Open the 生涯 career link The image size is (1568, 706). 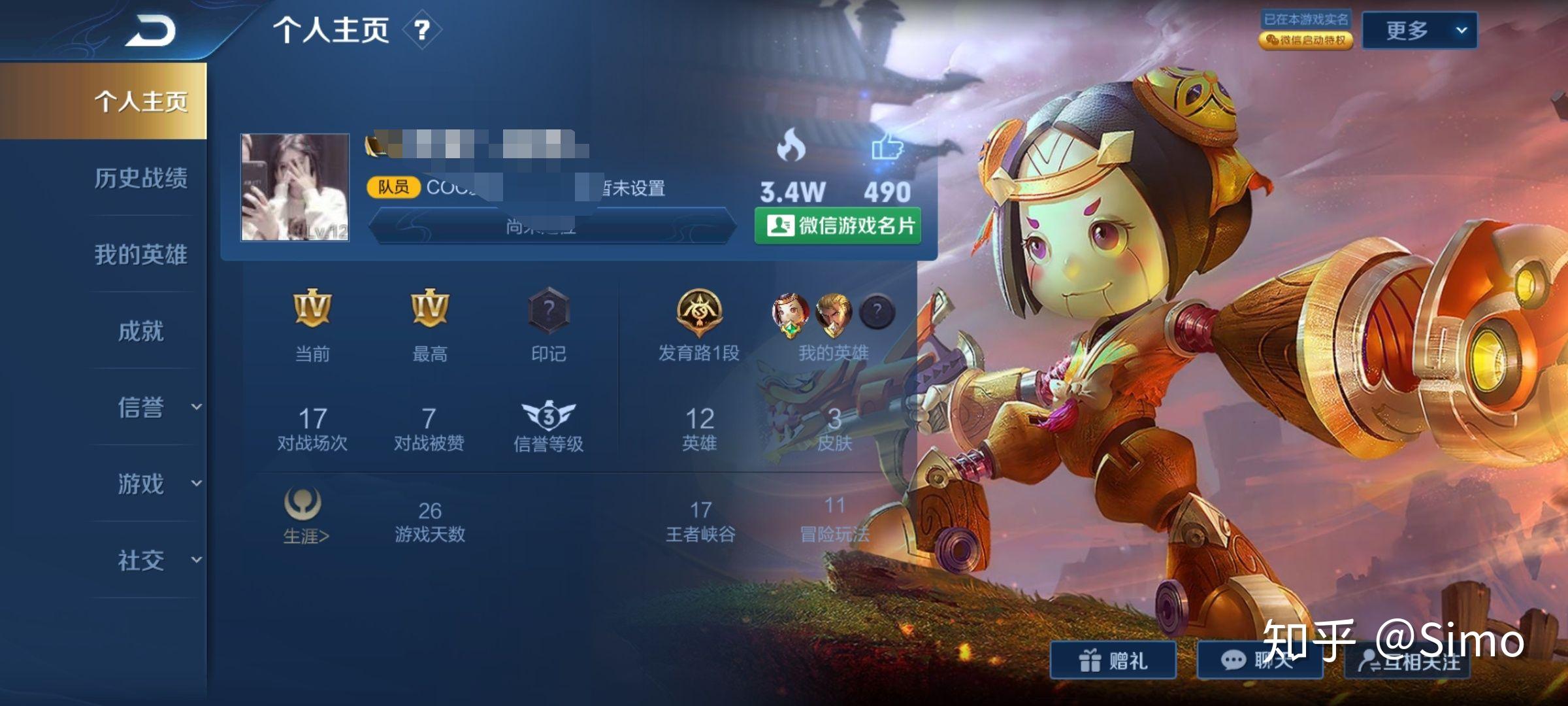pos(305,518)
